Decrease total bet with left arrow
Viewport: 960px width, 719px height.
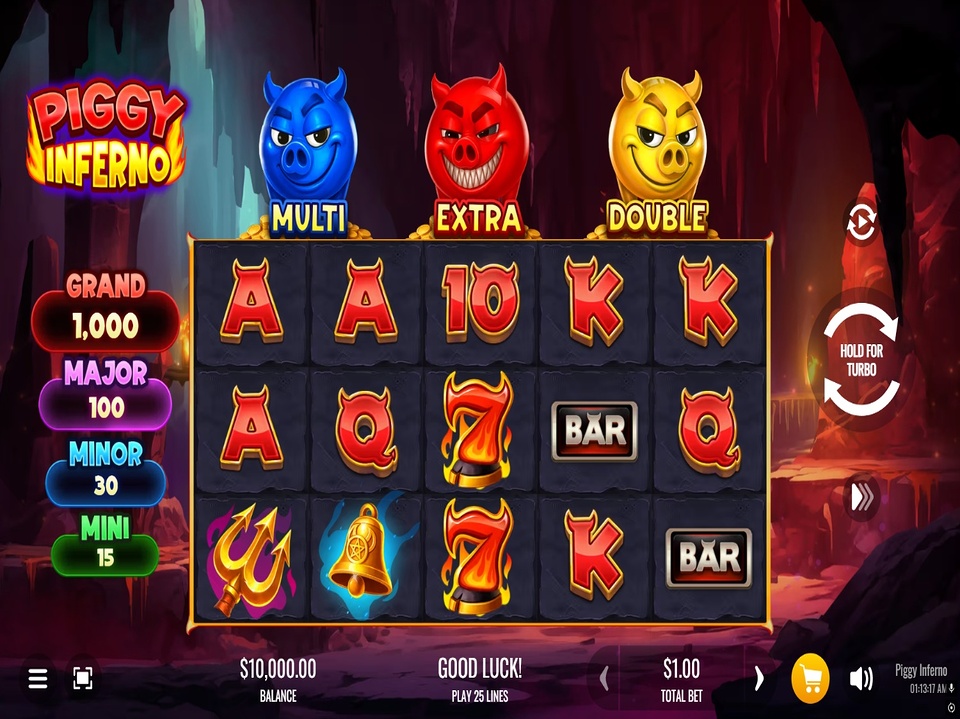(604, 679)
